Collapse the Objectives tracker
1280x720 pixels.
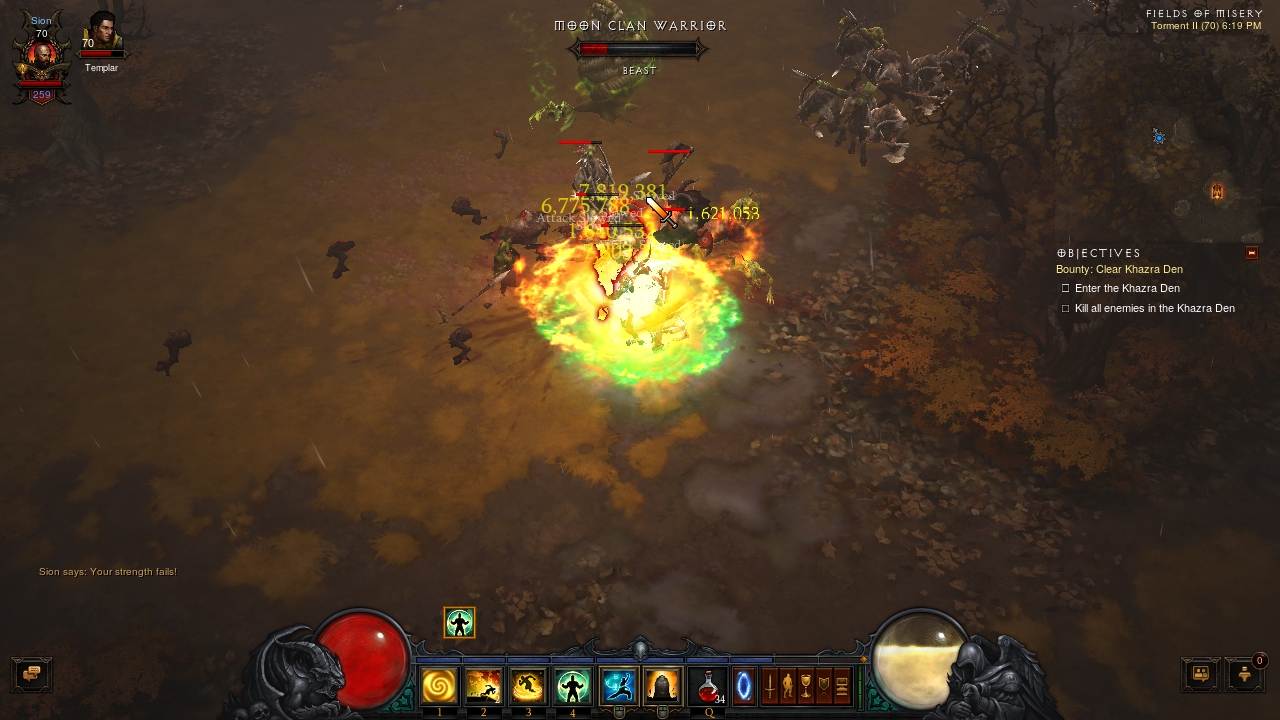click(1252, 253)
